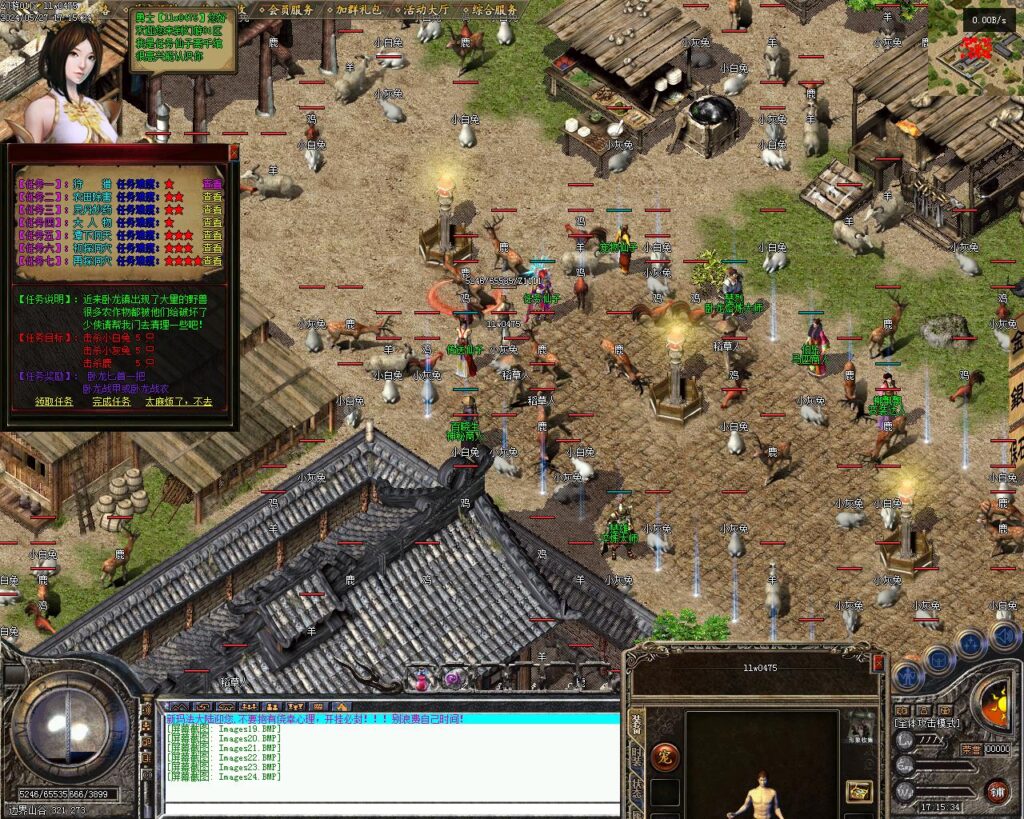Close the character equipment window
Image resolution: width=1024 pixels, height=819 pixels.
coord(878,662)
